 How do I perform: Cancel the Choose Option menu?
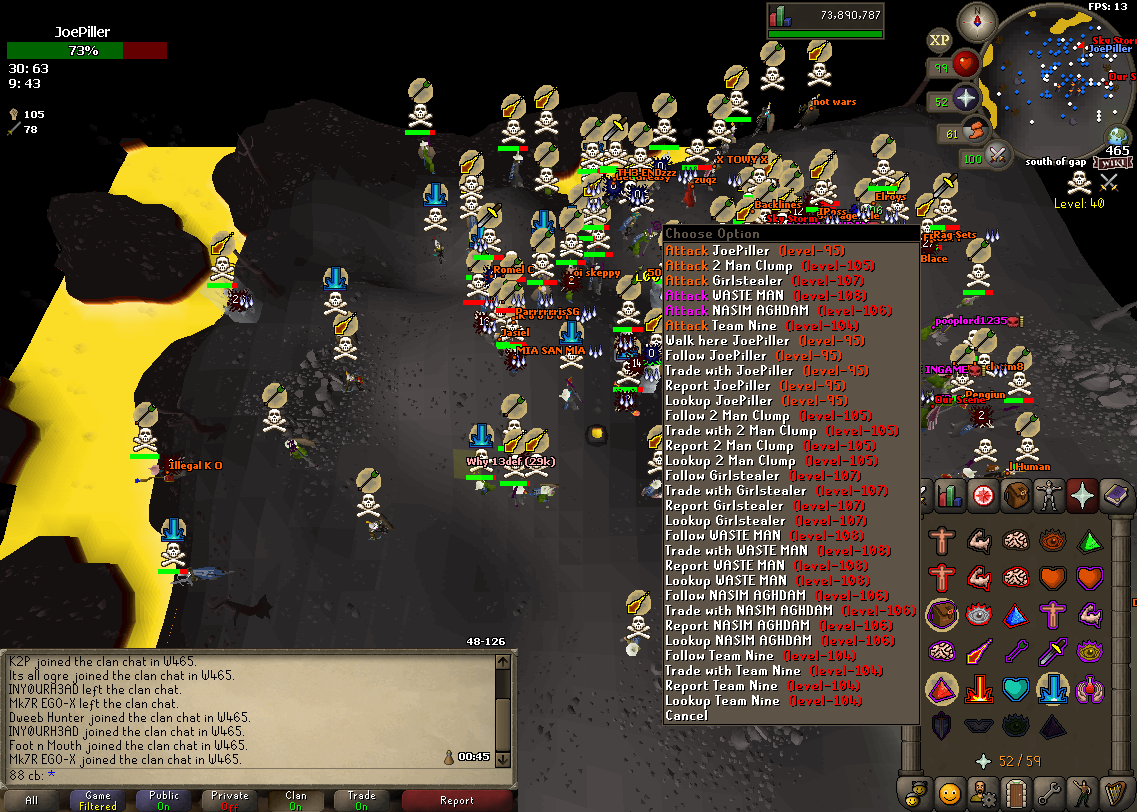(x=686, y=716)
